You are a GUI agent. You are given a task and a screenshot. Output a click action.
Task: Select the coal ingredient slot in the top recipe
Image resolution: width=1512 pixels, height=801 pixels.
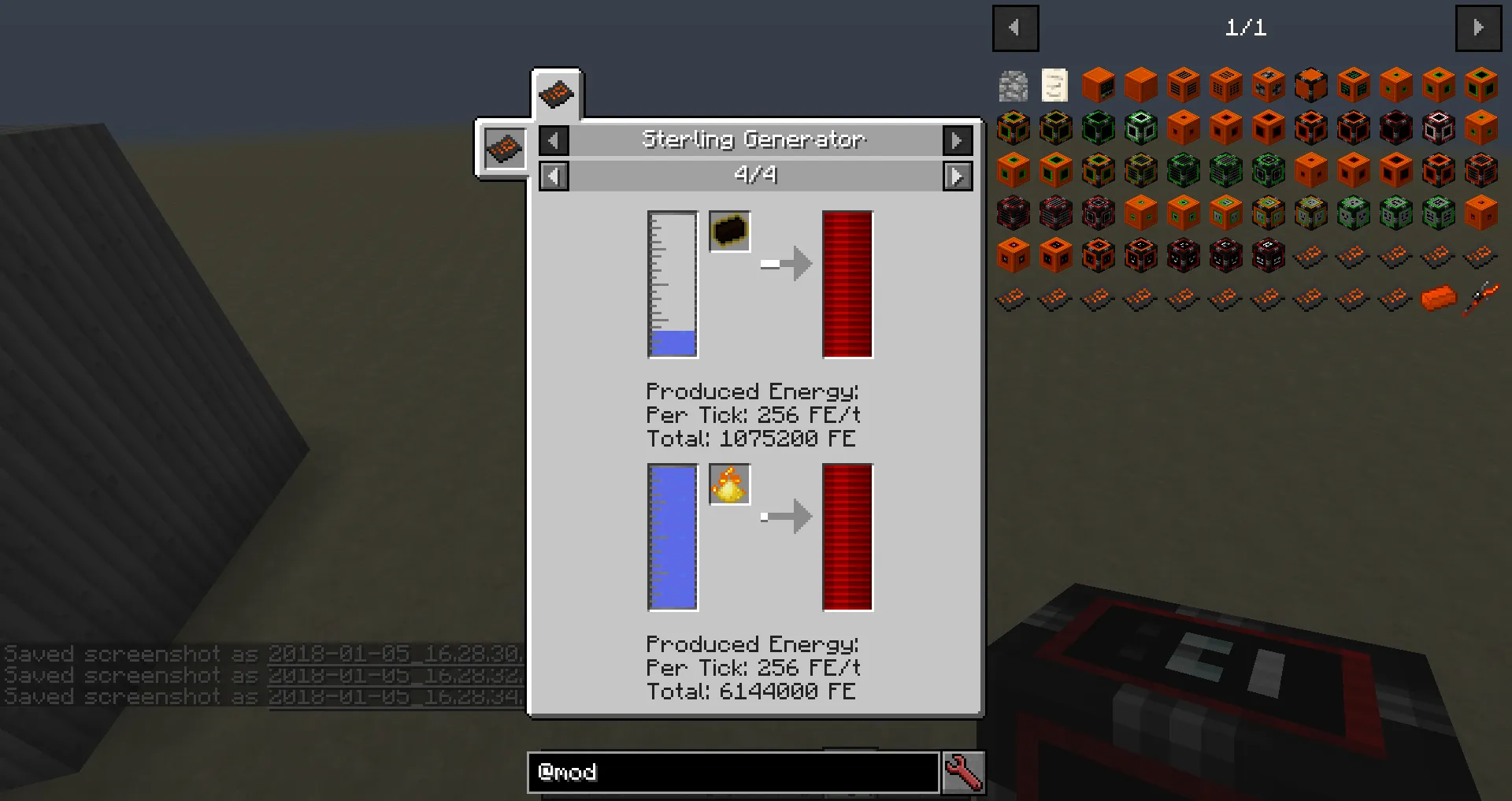pyautogui.click(x=728, y=231)
